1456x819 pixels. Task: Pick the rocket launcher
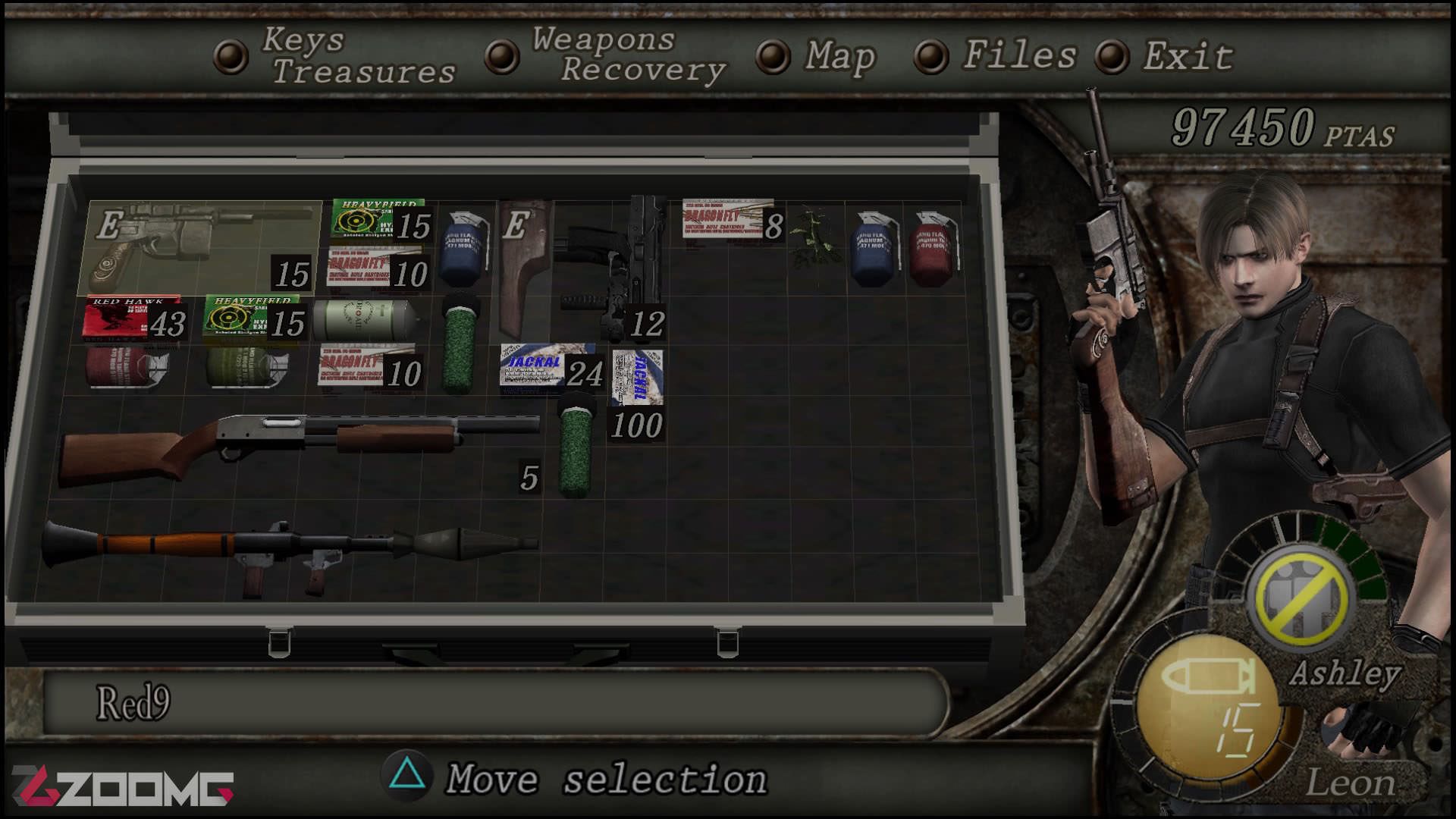pyautogui.click(x=288, y=548)
